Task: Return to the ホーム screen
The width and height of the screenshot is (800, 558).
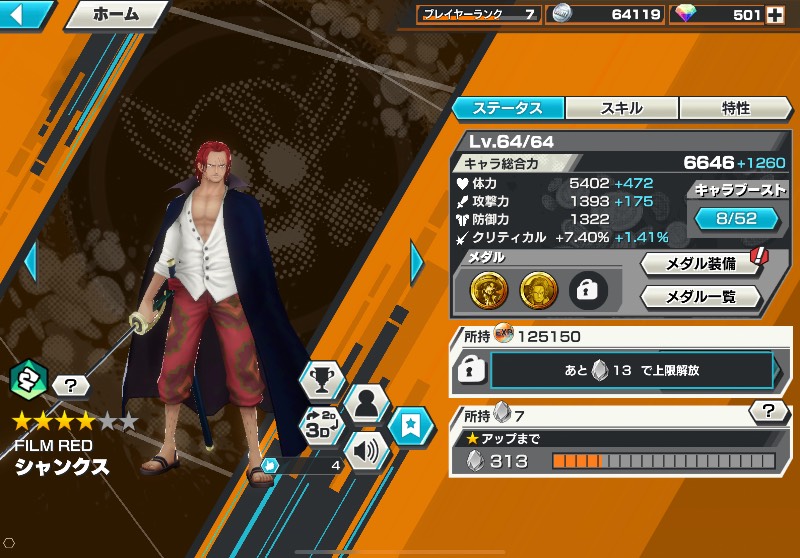Action: (x=116, y=15)
